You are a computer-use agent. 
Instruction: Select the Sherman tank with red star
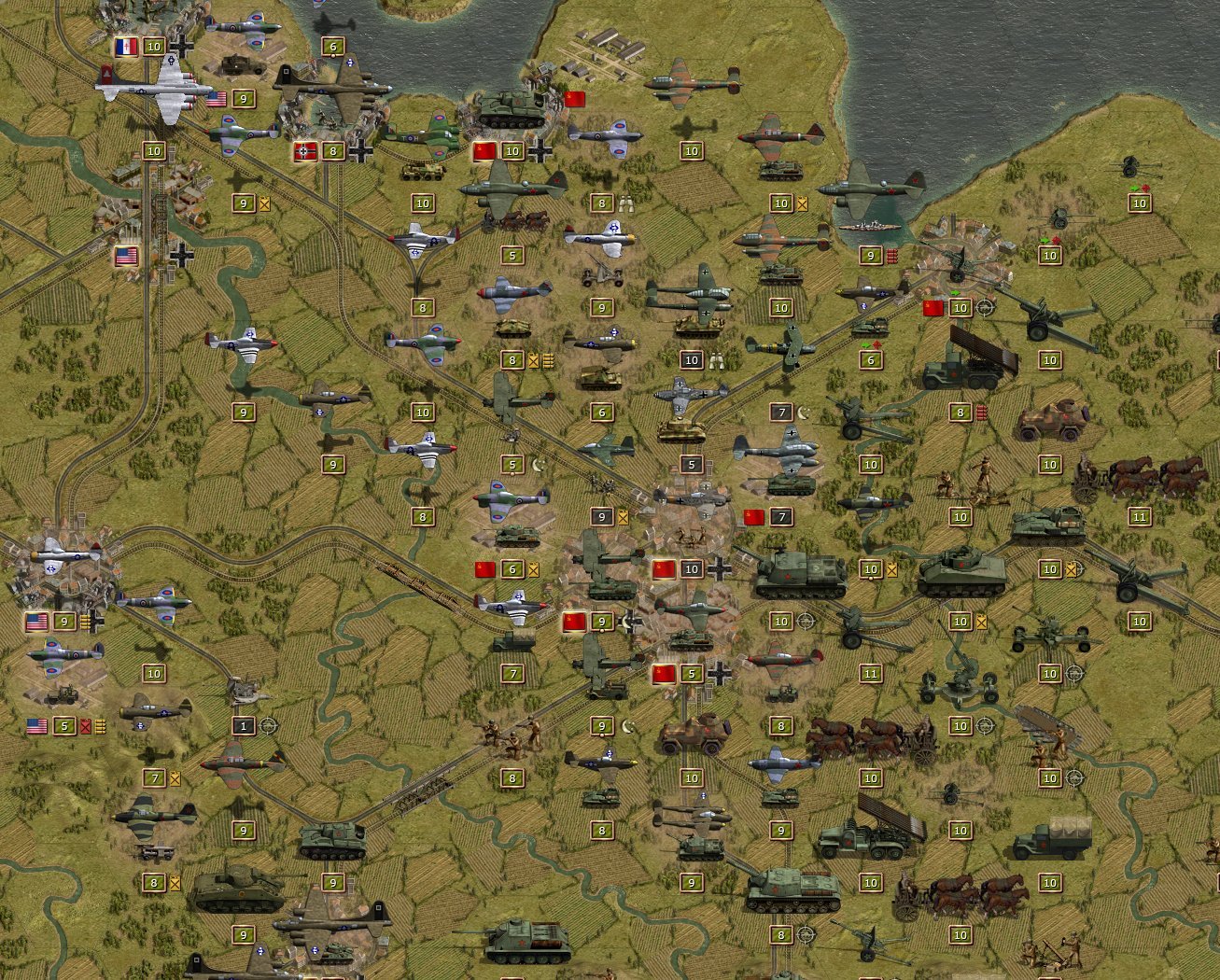[x=961, y=569]
